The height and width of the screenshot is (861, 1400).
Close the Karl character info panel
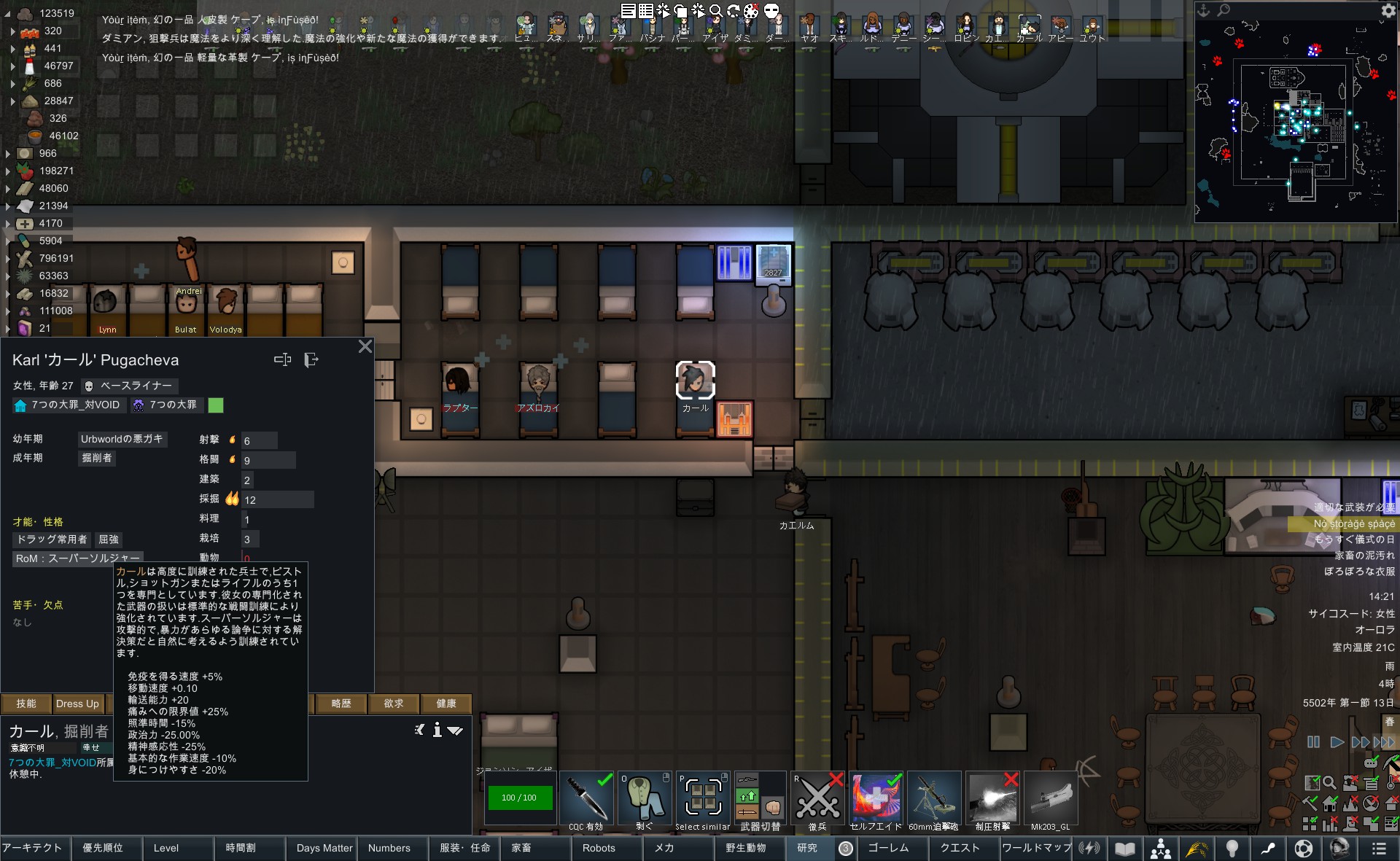coord(365,346)
